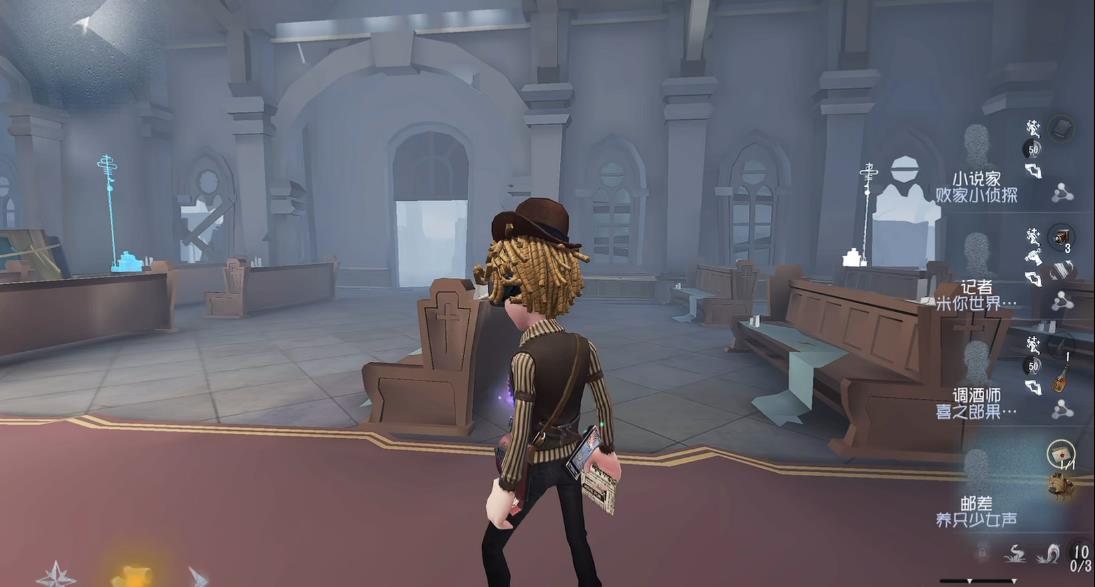Select teammate 调酒师 in the team list
This screenshot has height=587, width=1095.
point(976,395)
